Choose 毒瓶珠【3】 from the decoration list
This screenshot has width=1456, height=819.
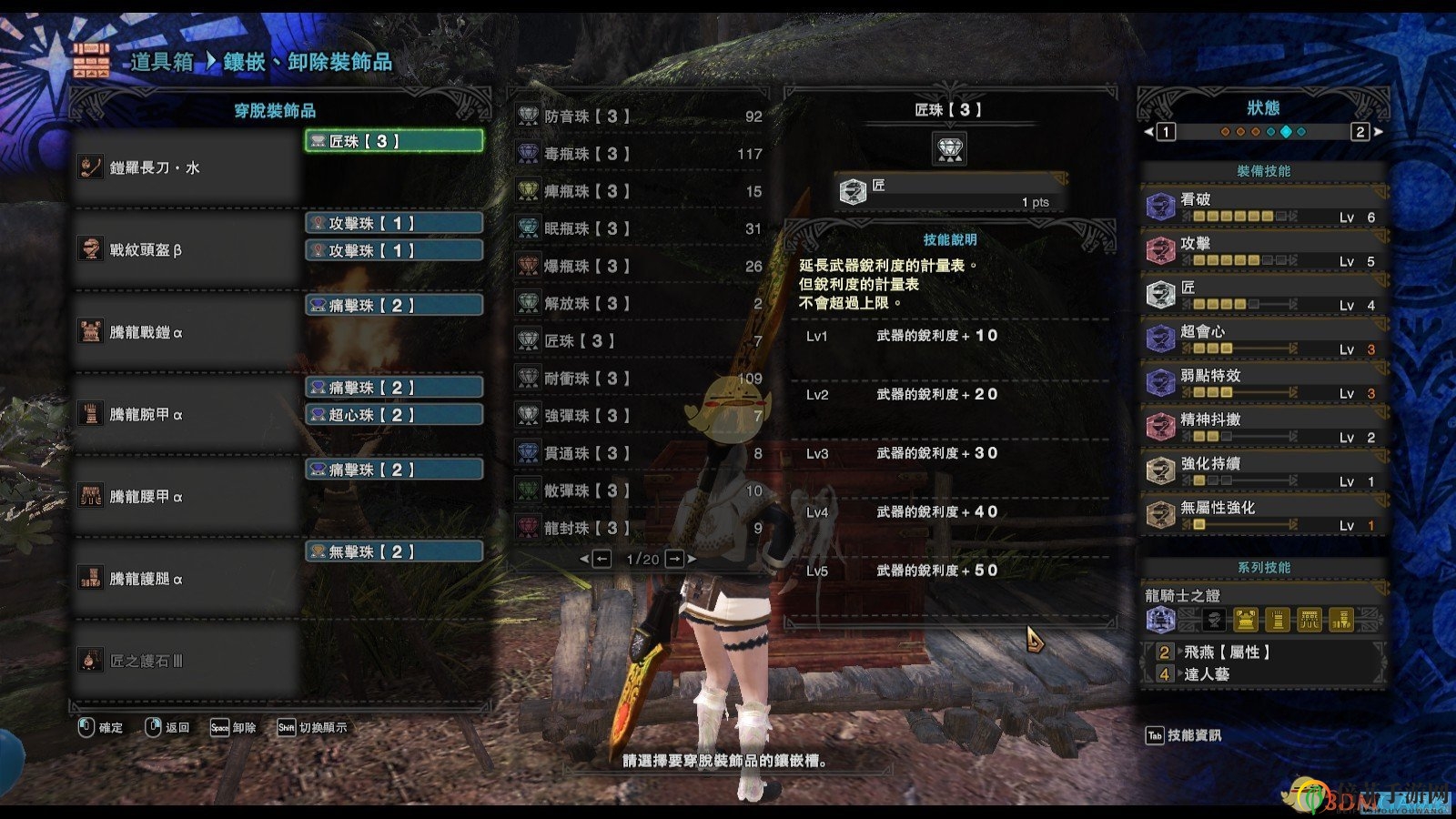pos(638,154)
